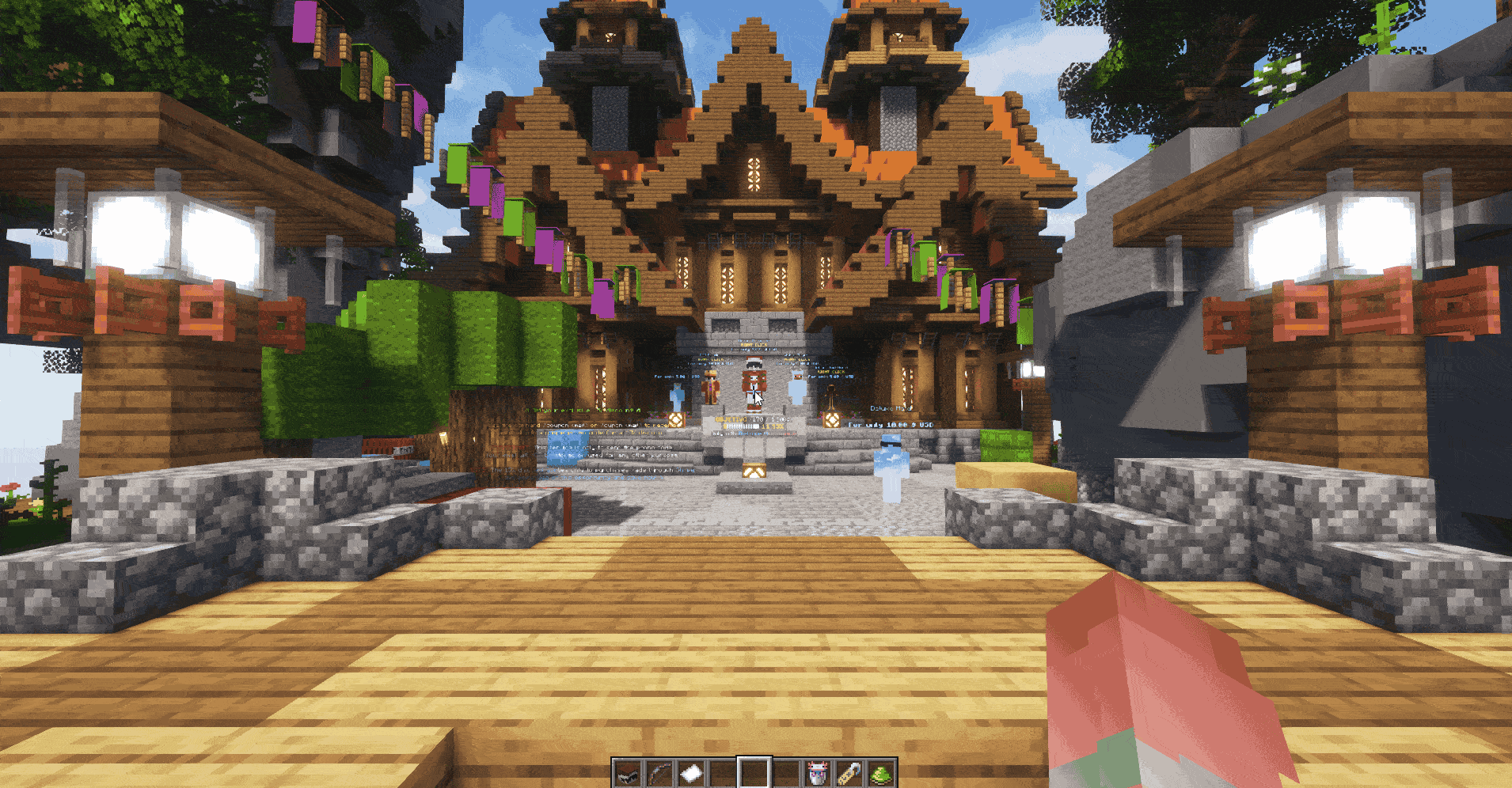This screenshot has height=788, width=1512.
Task: Click the empty hotbar slot left of the selection
Action: tap(724, 772)
